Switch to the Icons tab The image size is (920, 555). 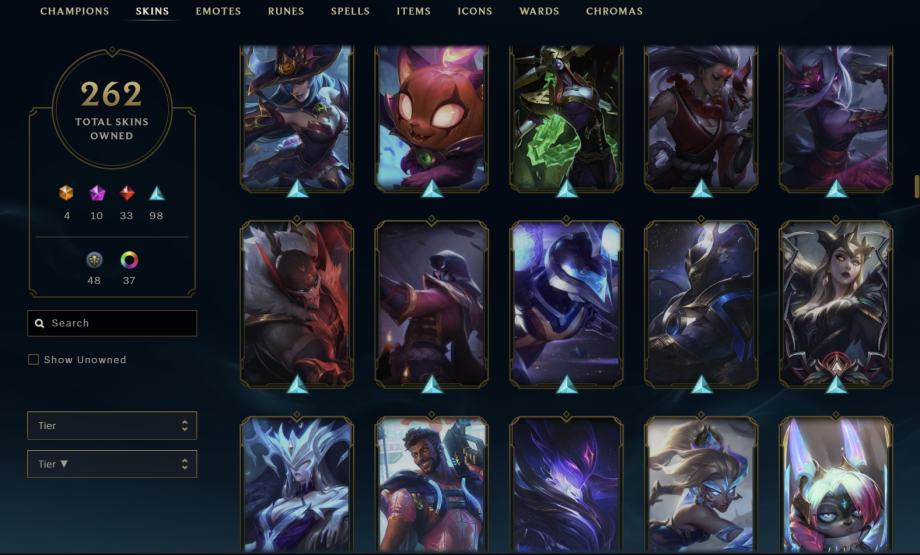coord(475,12)
